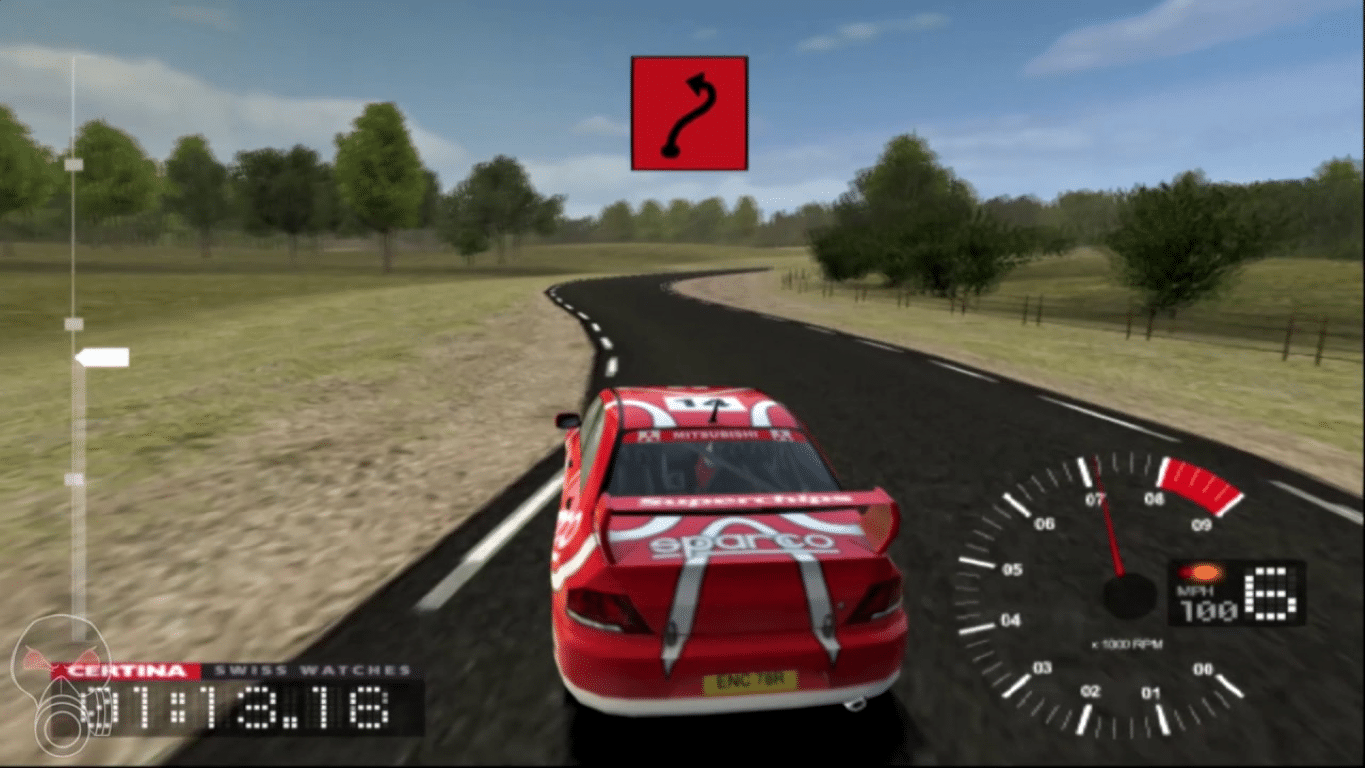
Task: Click the gas mask emblem near the timer
Action: click(x=63, y=704)
